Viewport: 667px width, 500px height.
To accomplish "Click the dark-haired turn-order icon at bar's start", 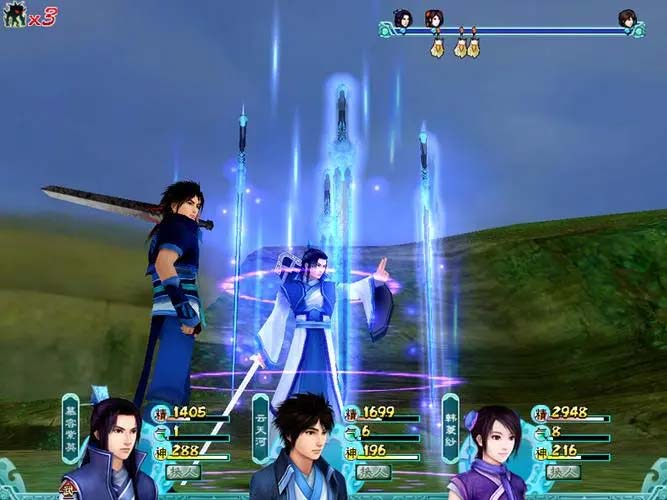I will coord(402,18).
